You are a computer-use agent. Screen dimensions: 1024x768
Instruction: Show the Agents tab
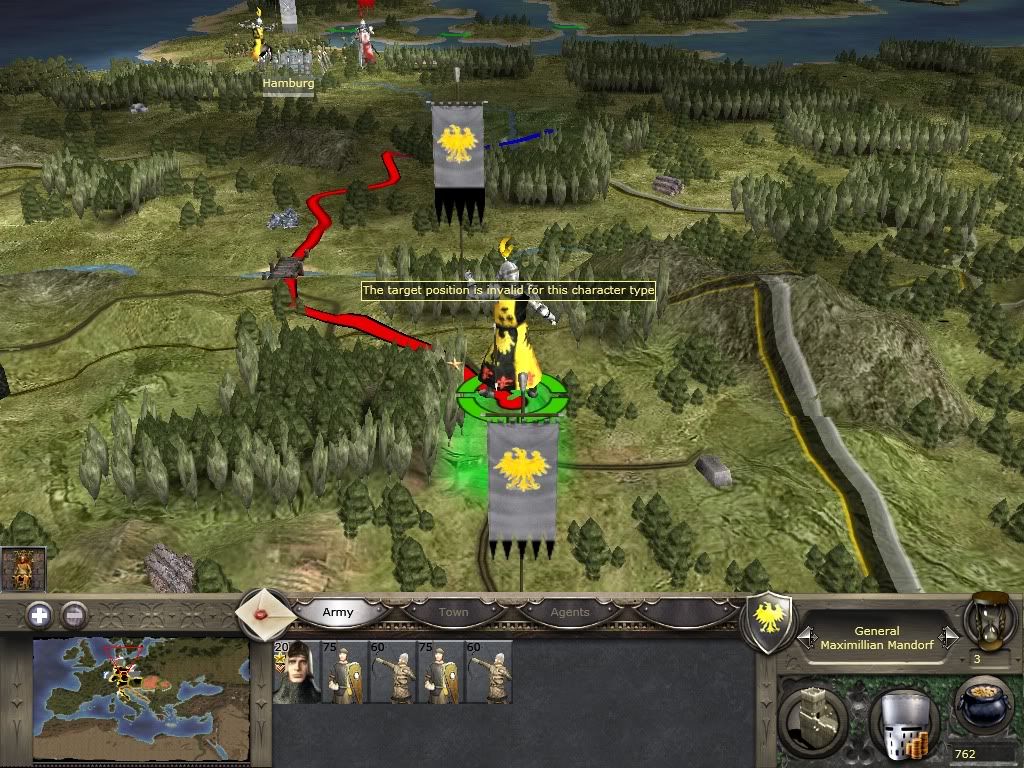point(571,611)
